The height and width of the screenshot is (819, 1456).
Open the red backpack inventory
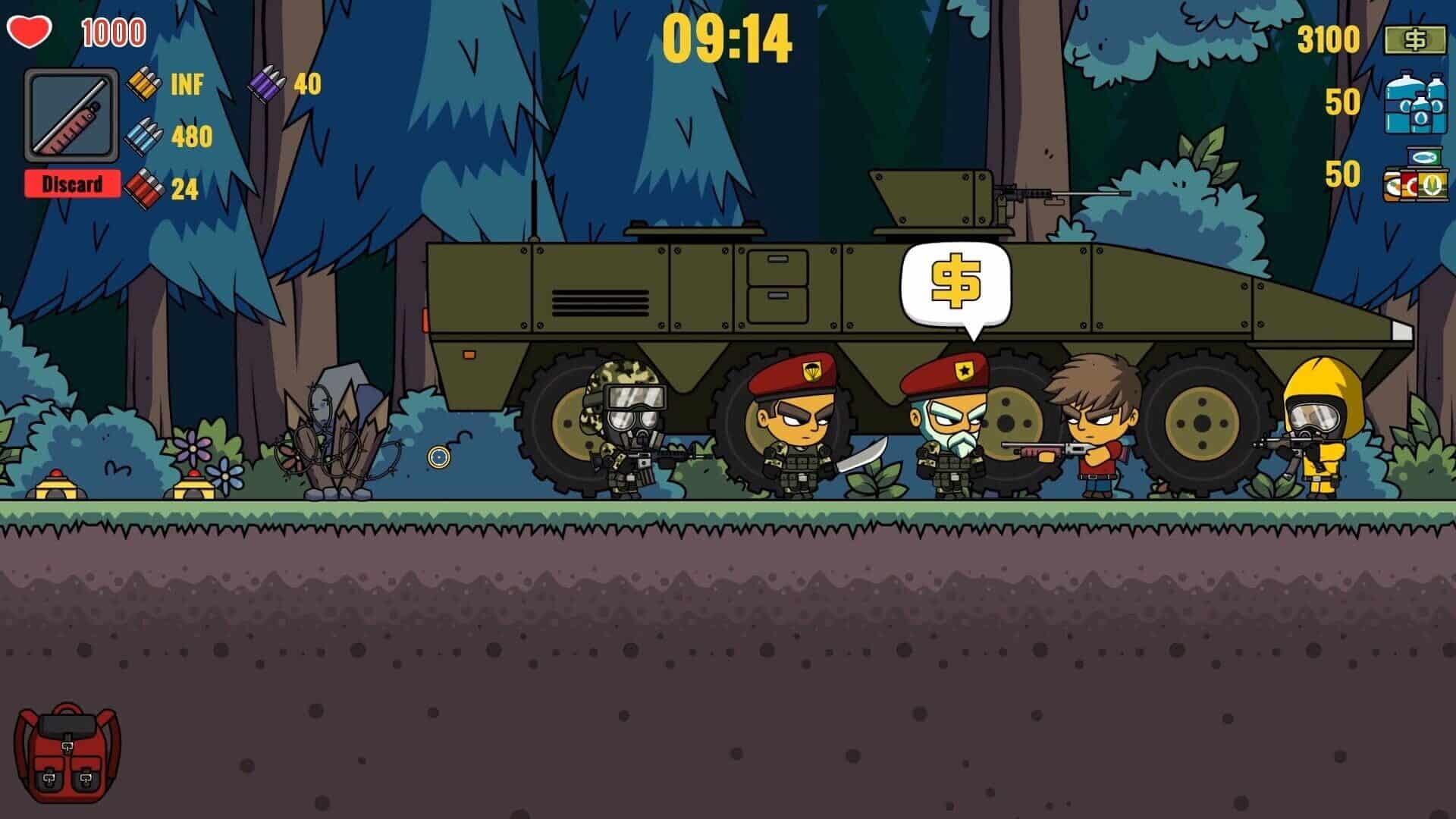67,752
